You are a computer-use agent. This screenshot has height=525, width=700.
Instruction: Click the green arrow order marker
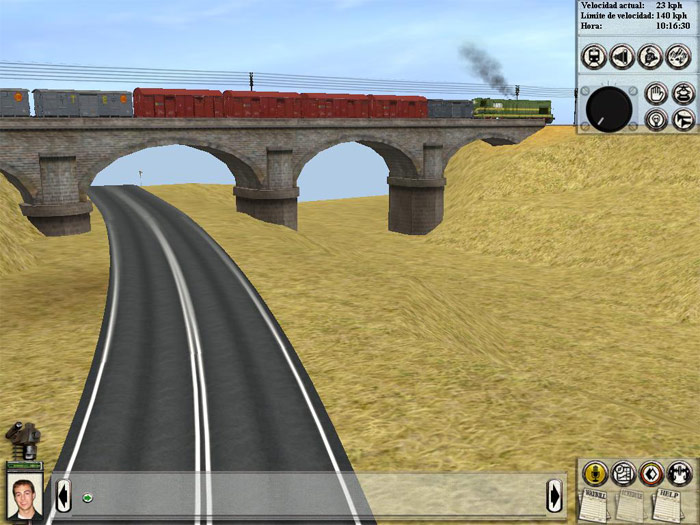coord(87,496)
